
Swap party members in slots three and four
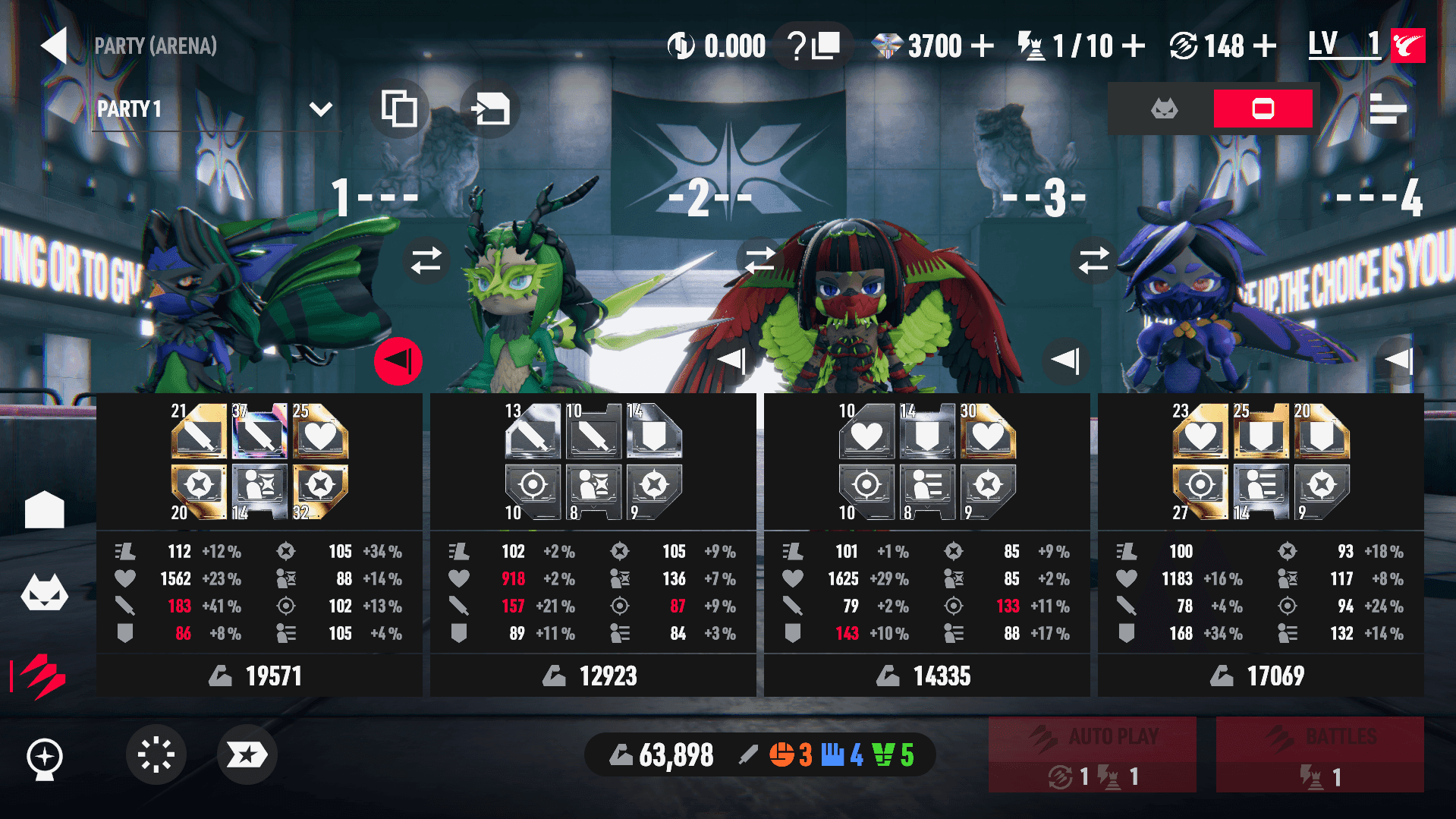coord(1094,260)
